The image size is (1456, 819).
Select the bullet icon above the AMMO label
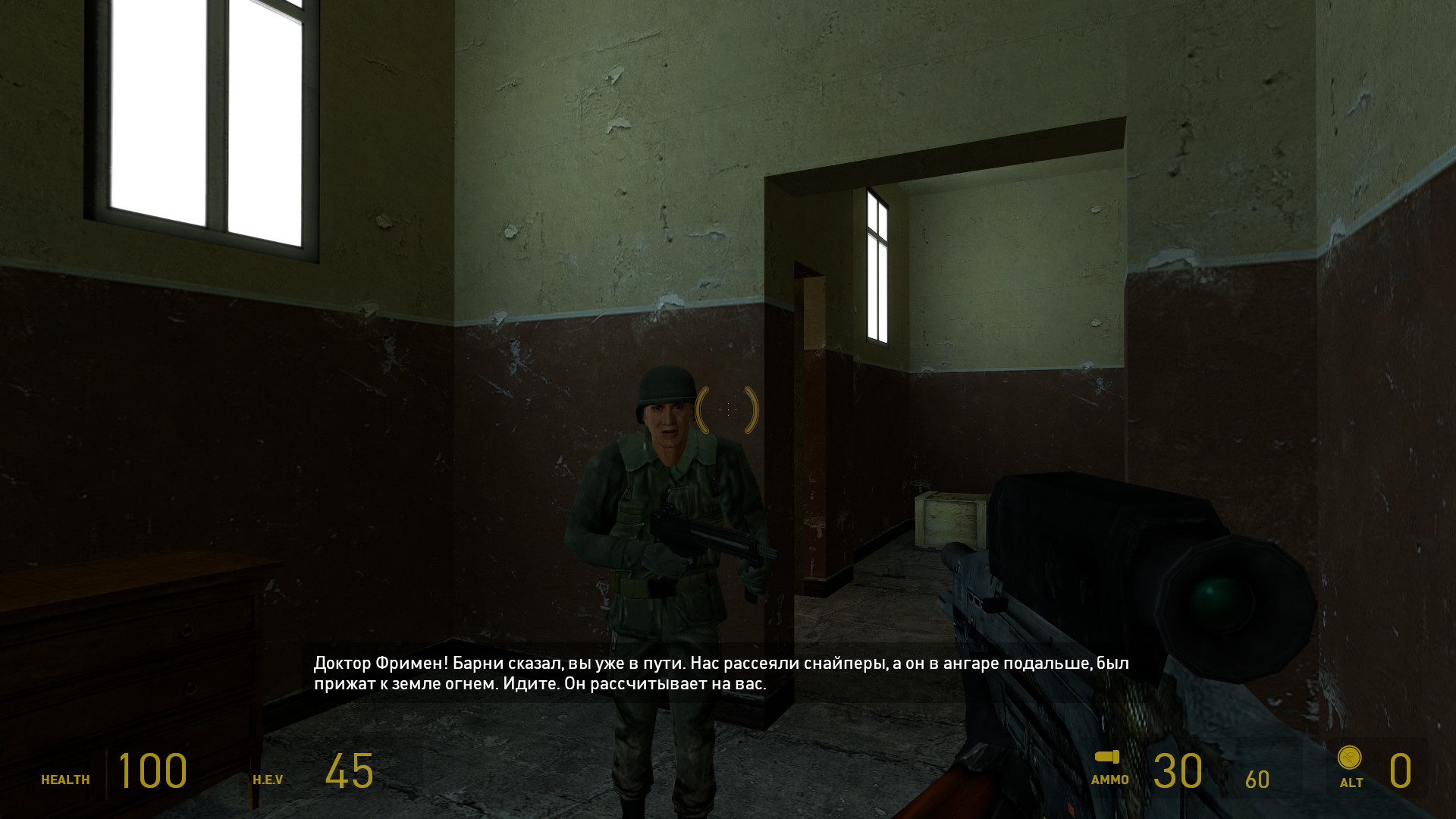1106,758
